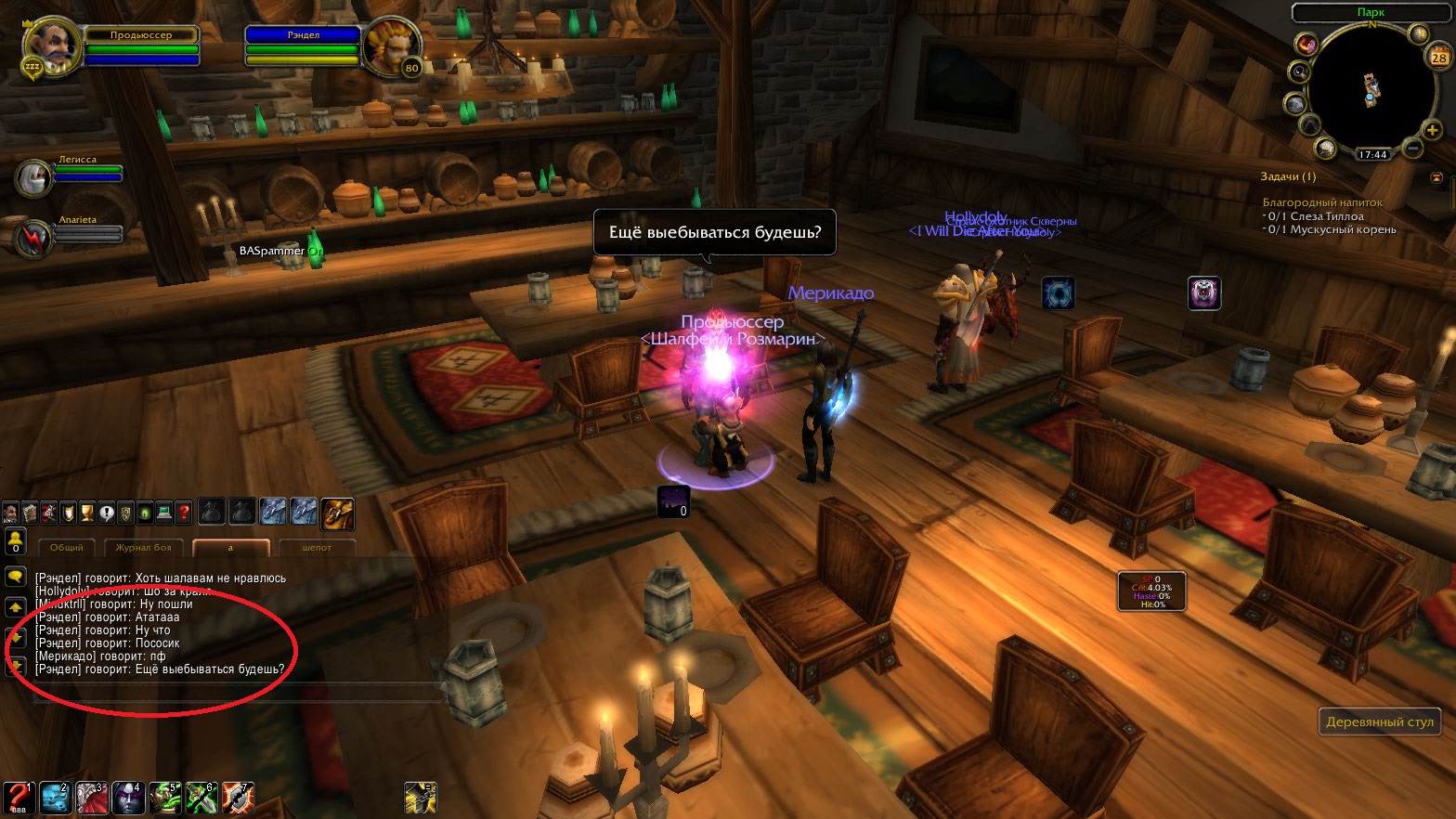Viewport: 1456px width, 819px height.
Task: Activate the purple-eyed face ability in slot 4
Action: [x=127, y=799]
